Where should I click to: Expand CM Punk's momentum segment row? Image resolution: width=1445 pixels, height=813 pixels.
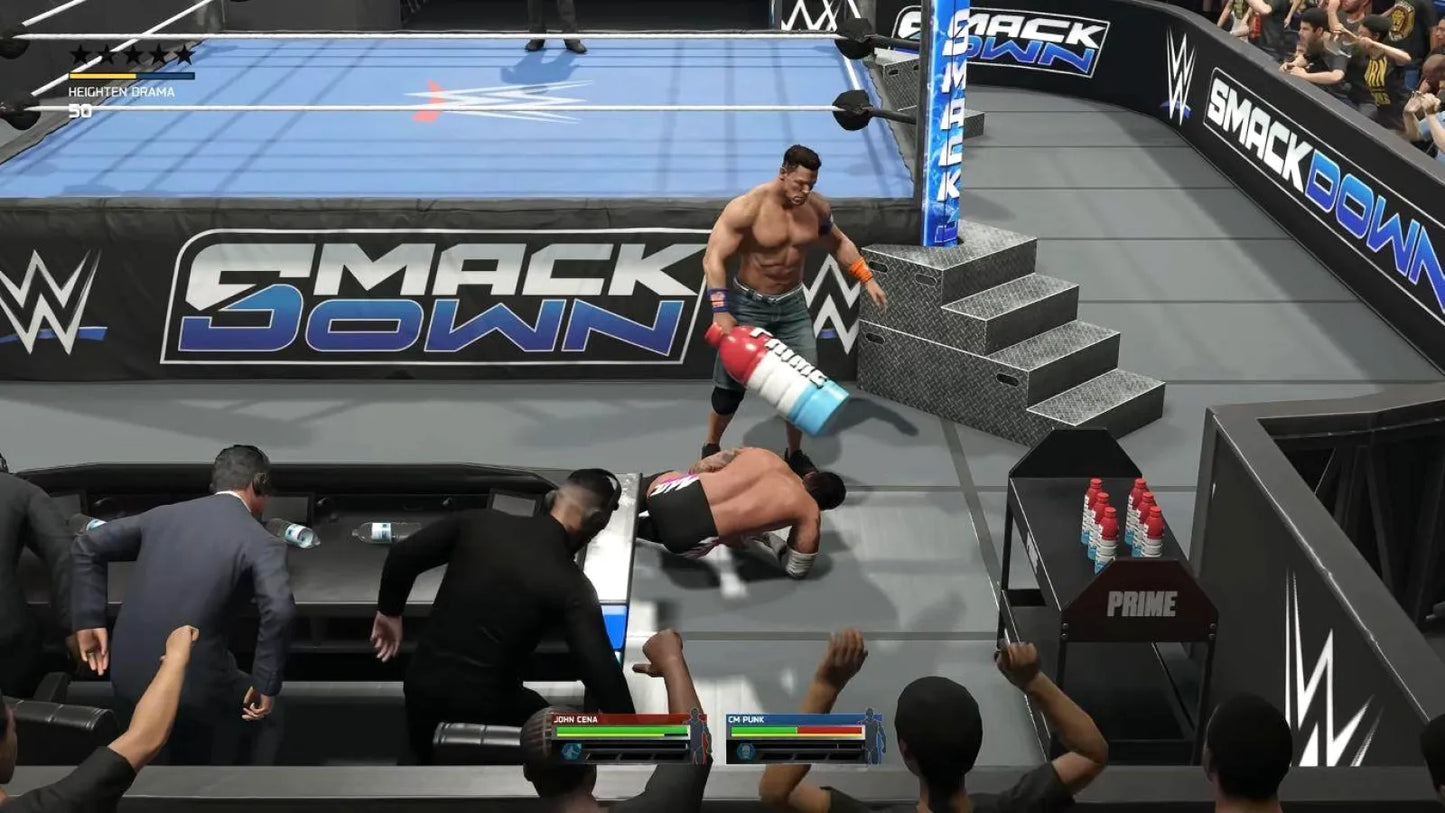(811, 755)
